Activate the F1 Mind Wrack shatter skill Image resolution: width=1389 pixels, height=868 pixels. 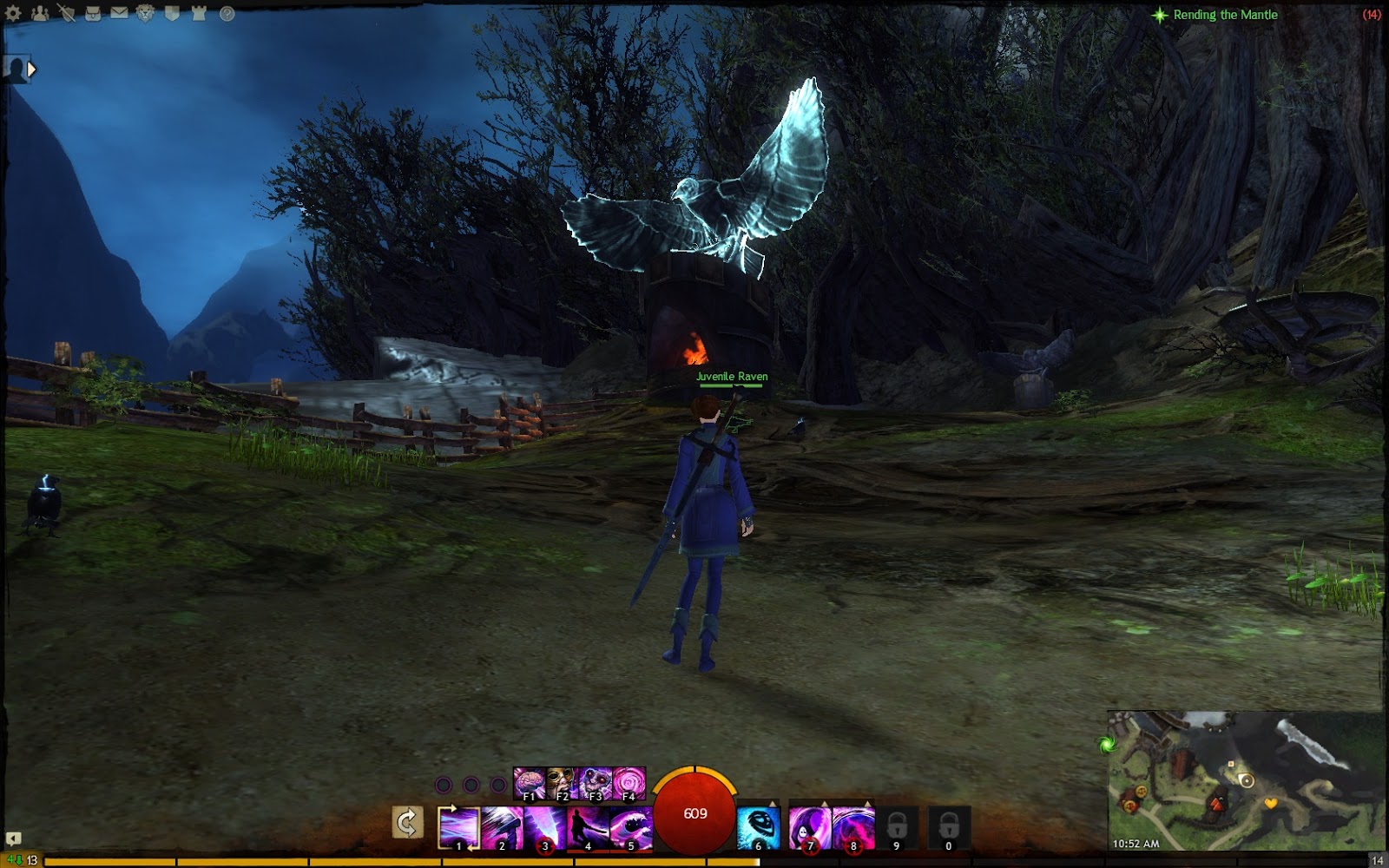[530, 783]
